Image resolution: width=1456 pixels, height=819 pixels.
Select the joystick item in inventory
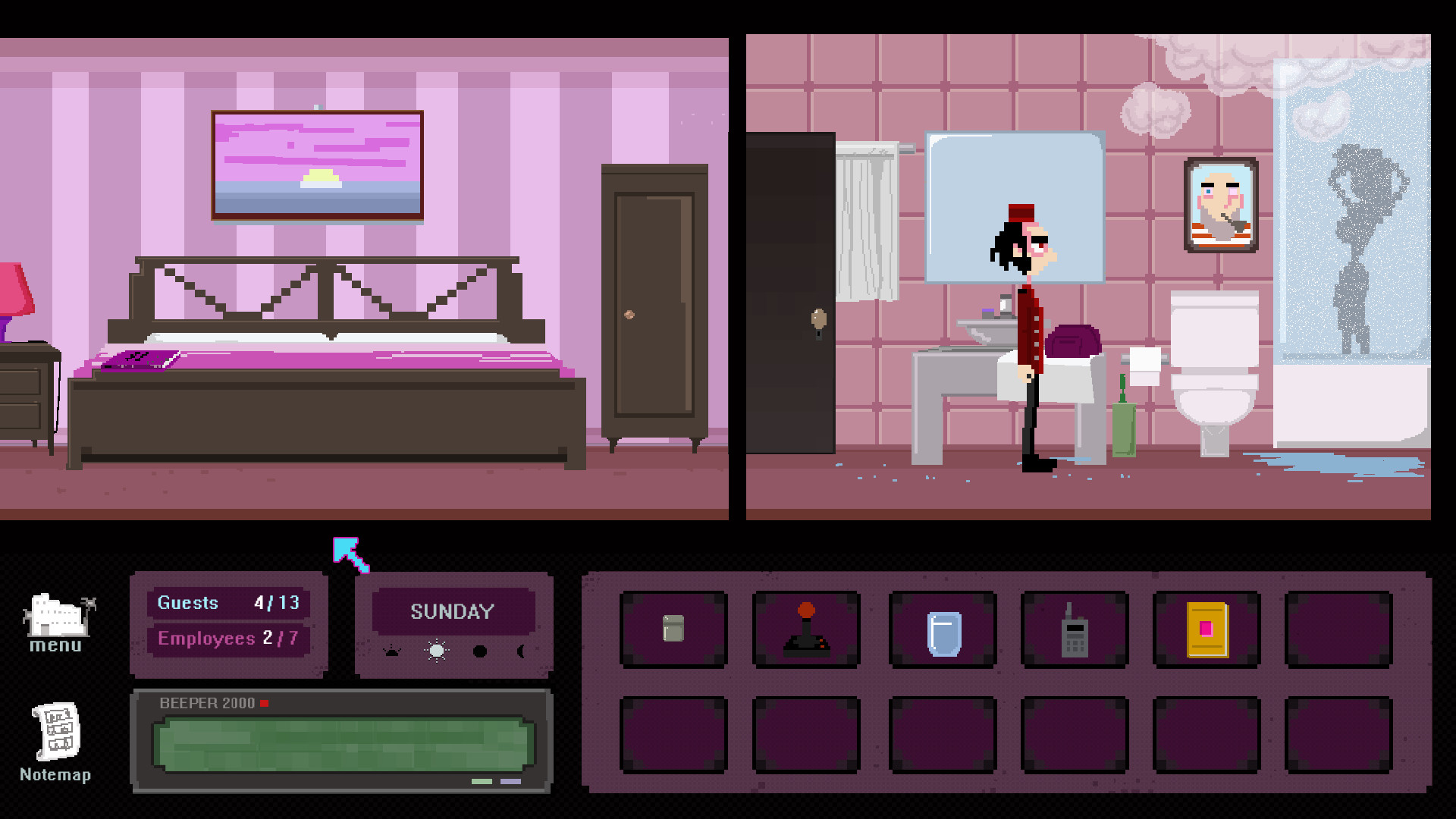[x=806, y=629]
